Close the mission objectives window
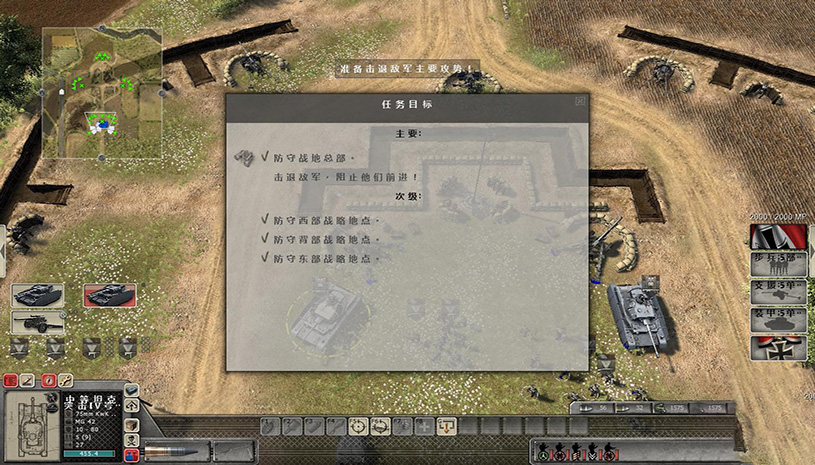The height and width of the screenshot is (465, 815). tap(580, 101)
